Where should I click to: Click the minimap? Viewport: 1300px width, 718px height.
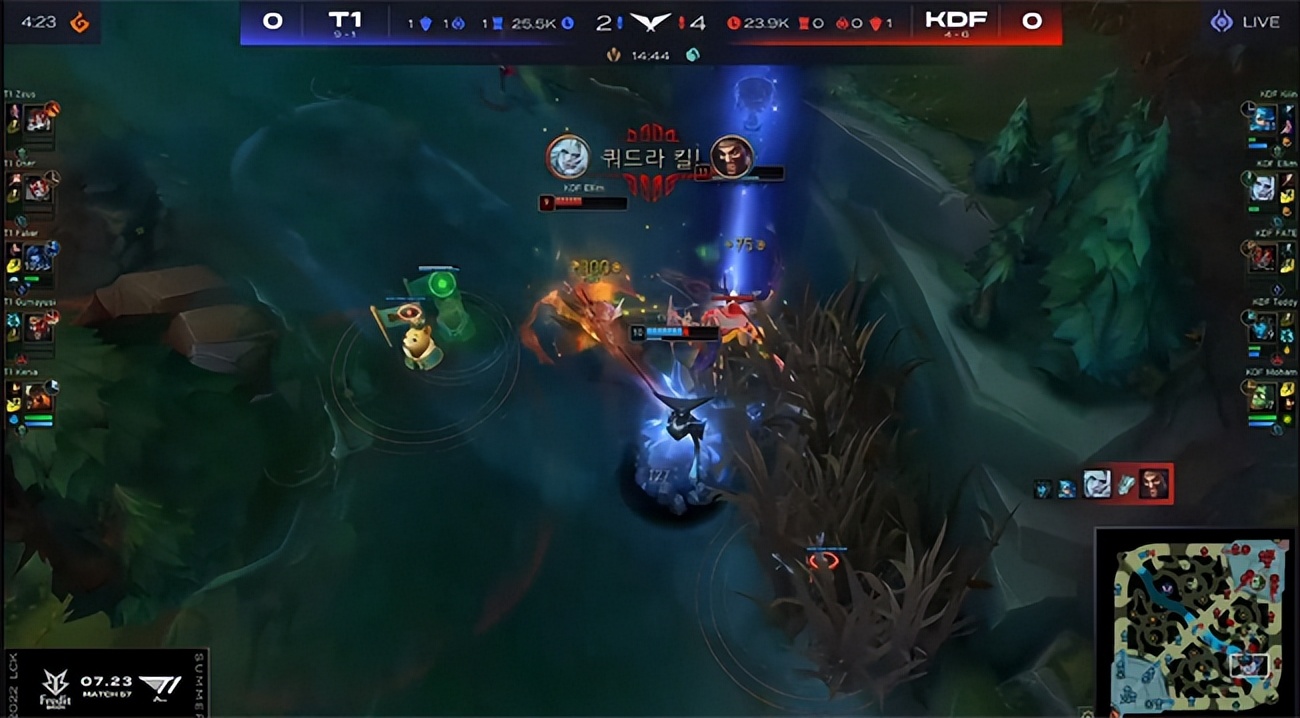pyautogui.click(x=1196, y=621)
